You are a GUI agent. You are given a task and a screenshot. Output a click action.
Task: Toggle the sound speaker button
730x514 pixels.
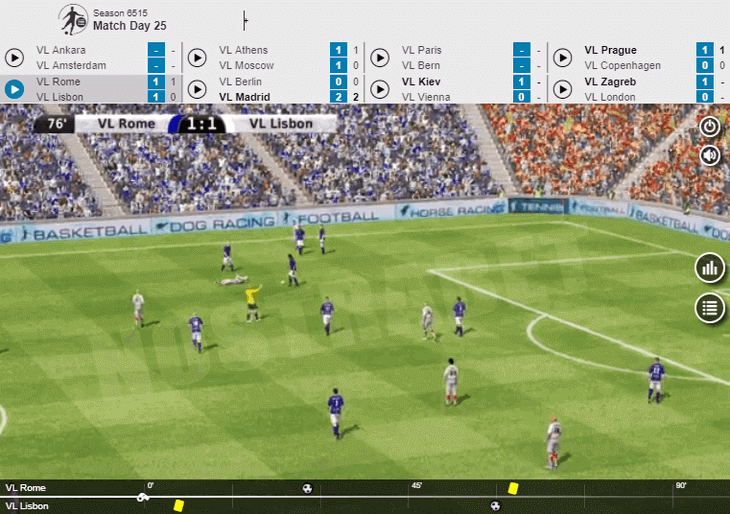tap(710, 155)
